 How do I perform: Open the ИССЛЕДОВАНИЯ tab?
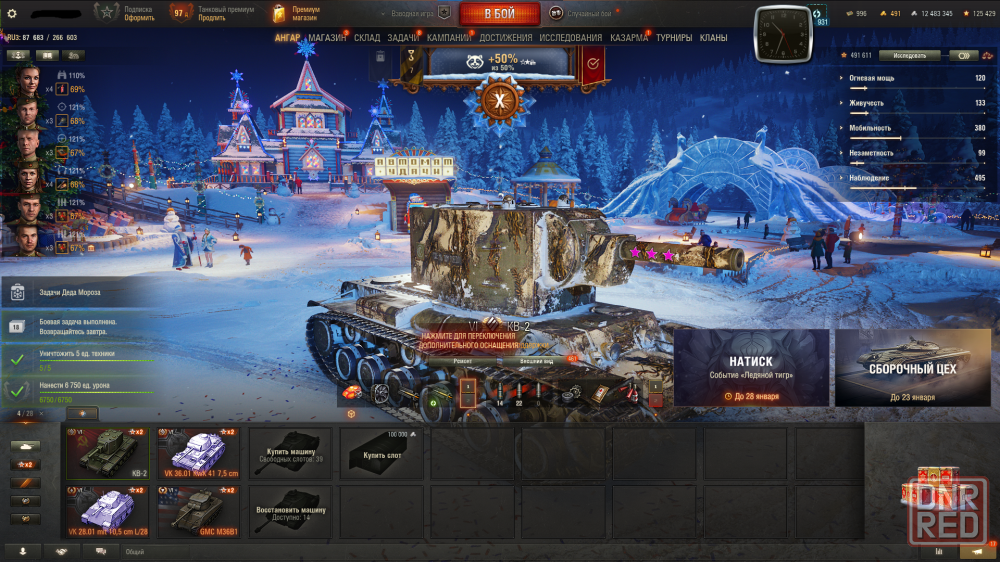click(x=571, y=38)
